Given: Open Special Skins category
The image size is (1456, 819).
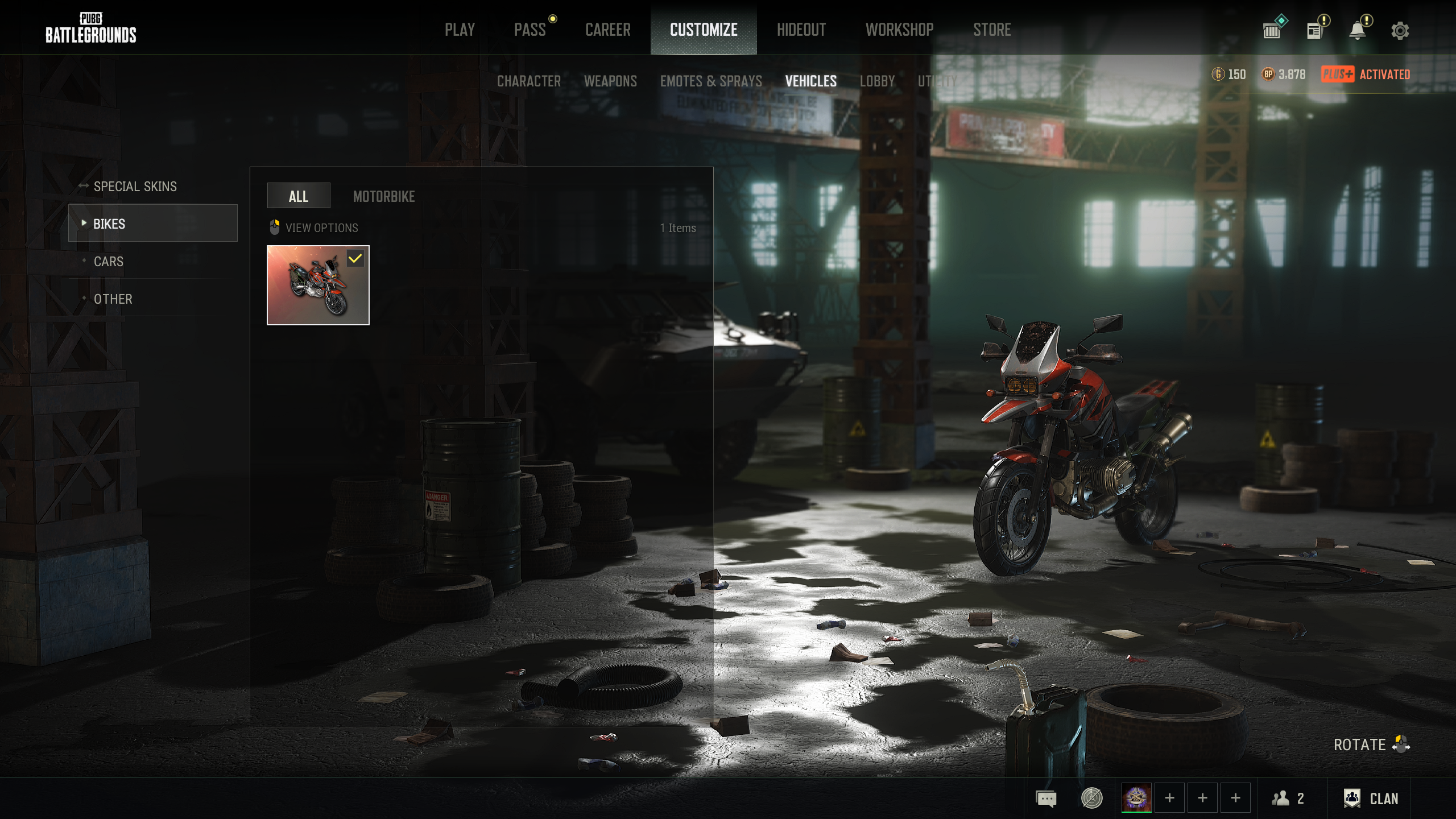Looking at the screenshot, I should 135,187.
